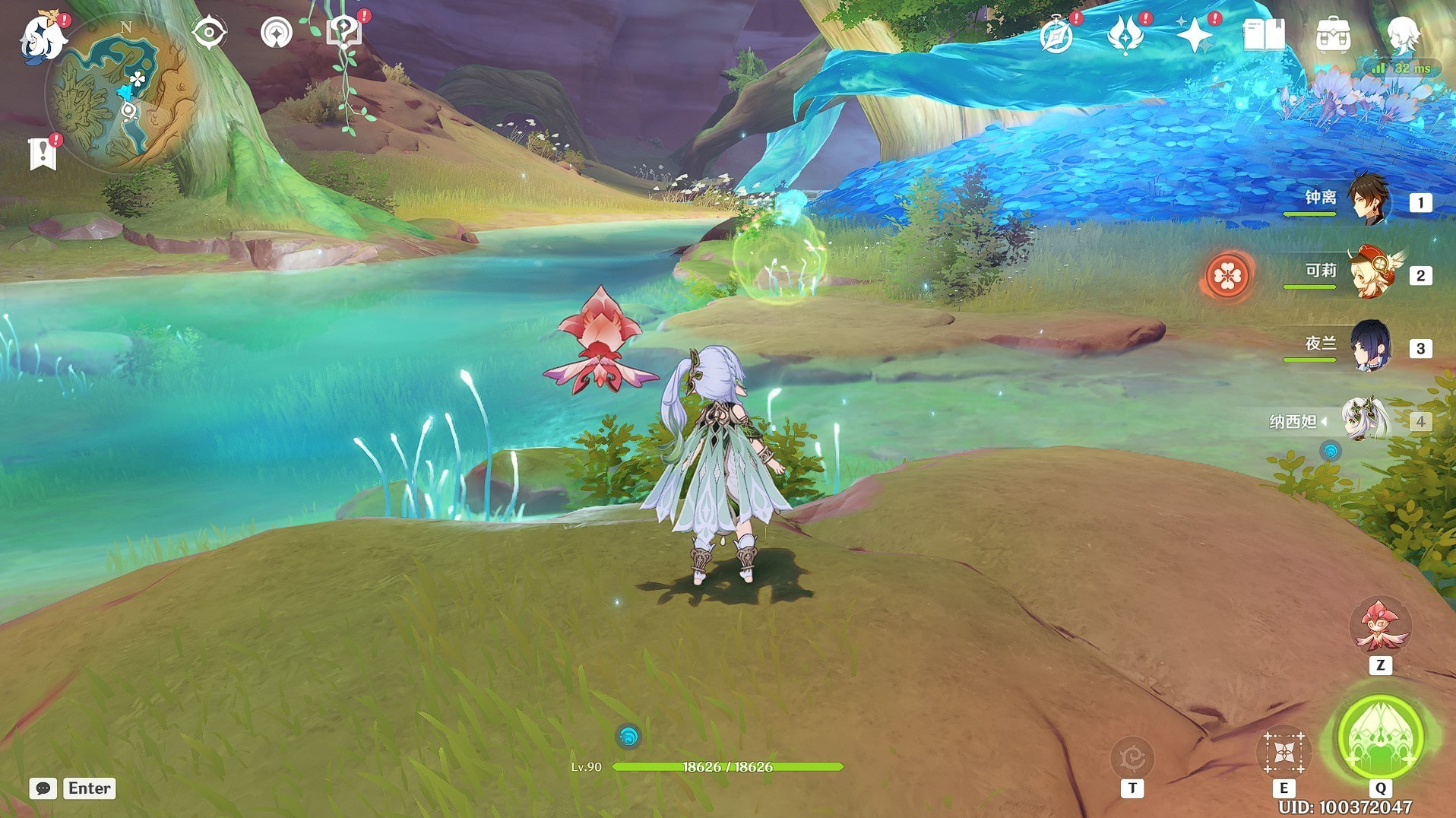Switch to party member 钟离
1456x818 pixels.
(1369, 201)
